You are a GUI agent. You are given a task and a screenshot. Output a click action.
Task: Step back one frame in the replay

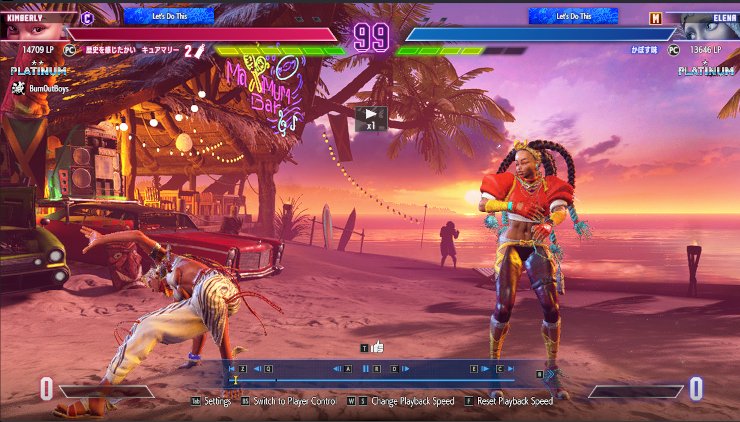337,369
